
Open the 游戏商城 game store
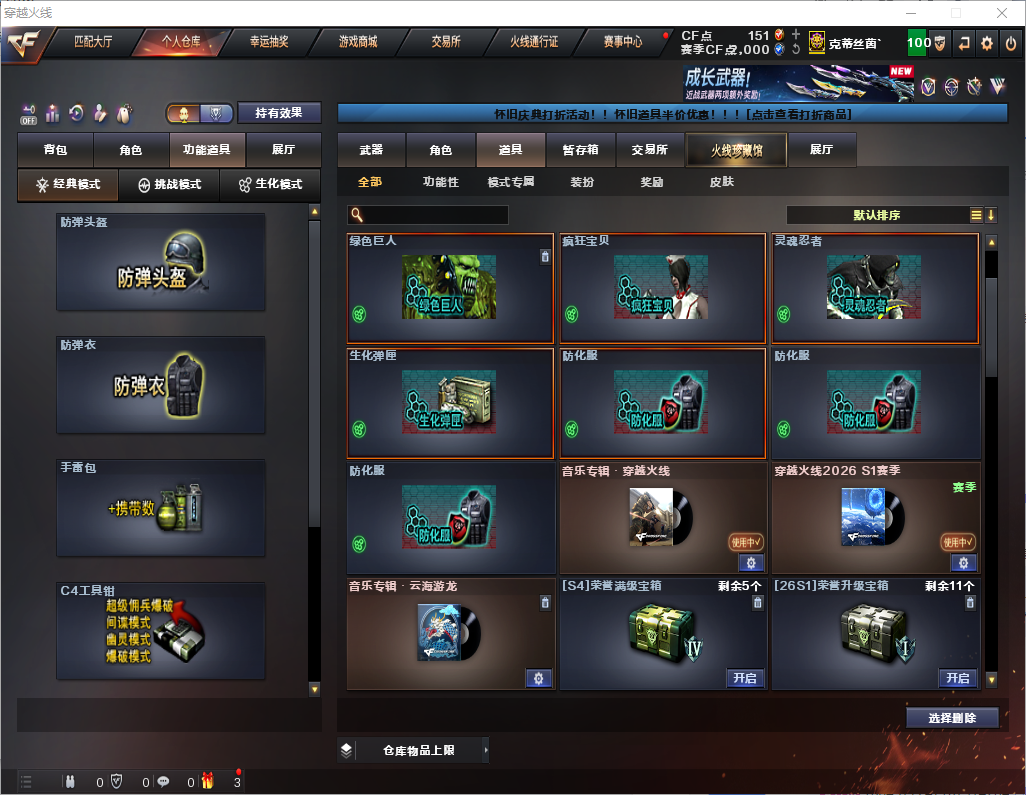point(357,42)
